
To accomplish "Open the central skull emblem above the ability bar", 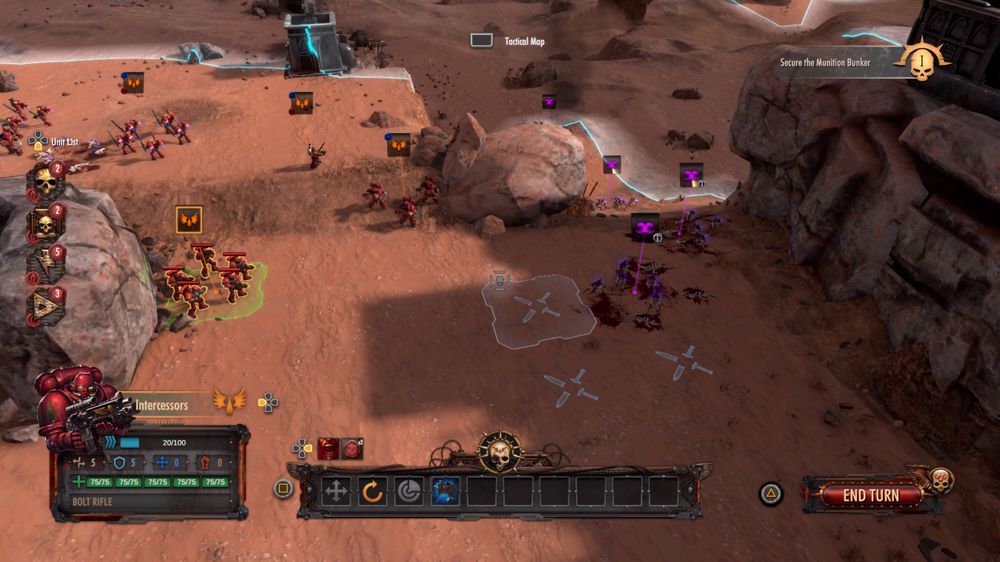I will pos(498,451).
